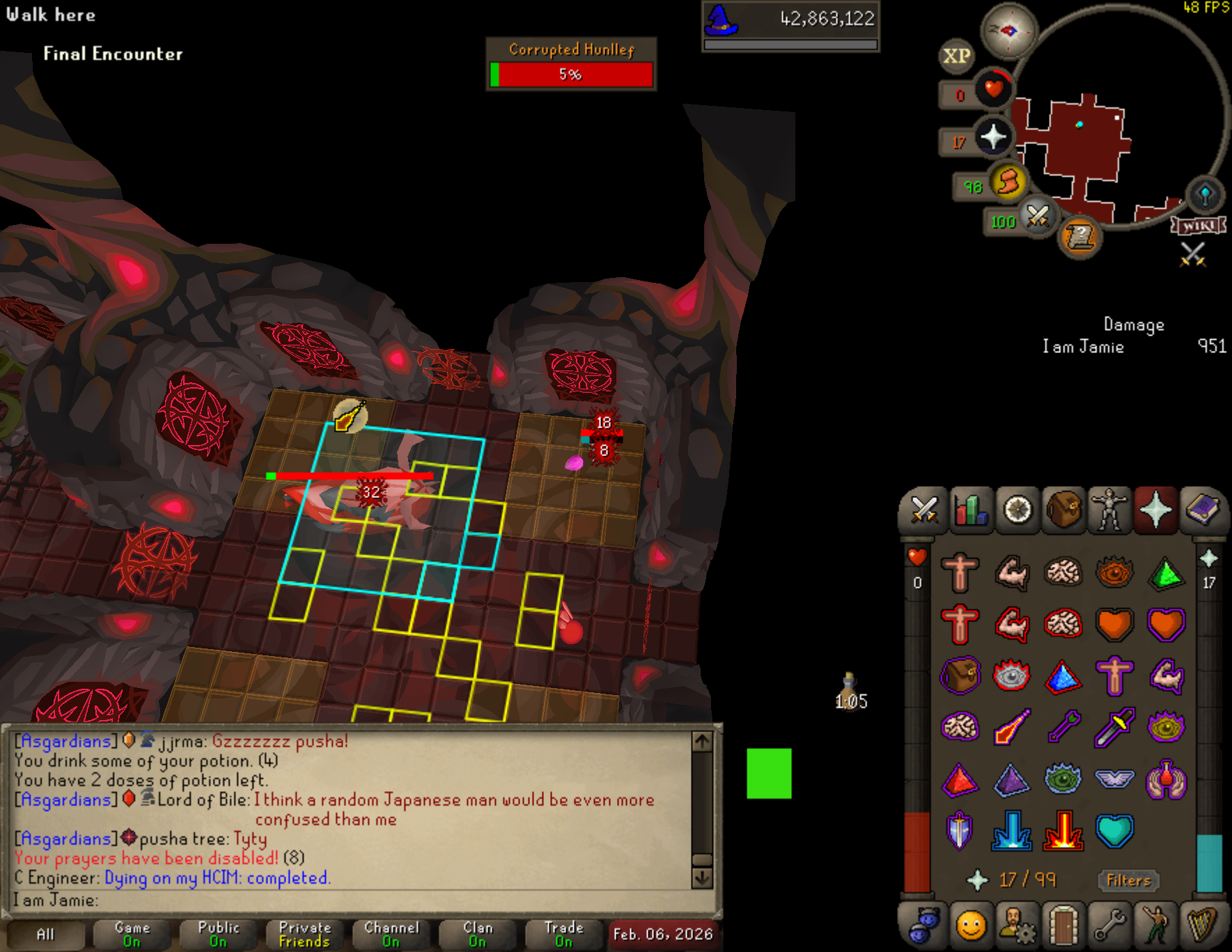Show the worn equipment tab
Viewport: 1232px width, 952px height.
point(1109,510)
